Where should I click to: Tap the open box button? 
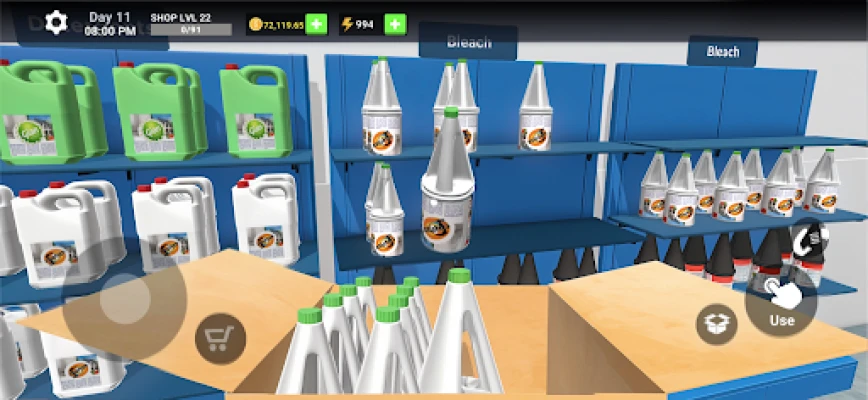pyautogui.click(x=717, y=324)
